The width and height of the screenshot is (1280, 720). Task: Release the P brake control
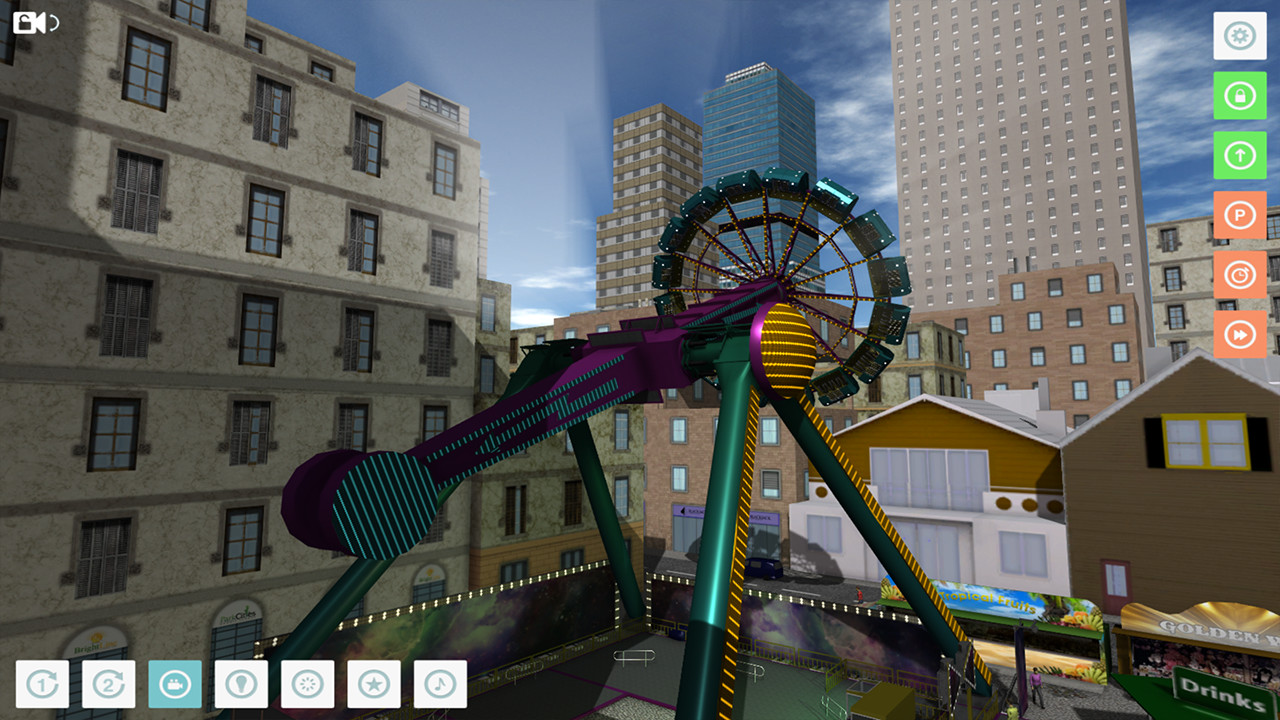1239,215
